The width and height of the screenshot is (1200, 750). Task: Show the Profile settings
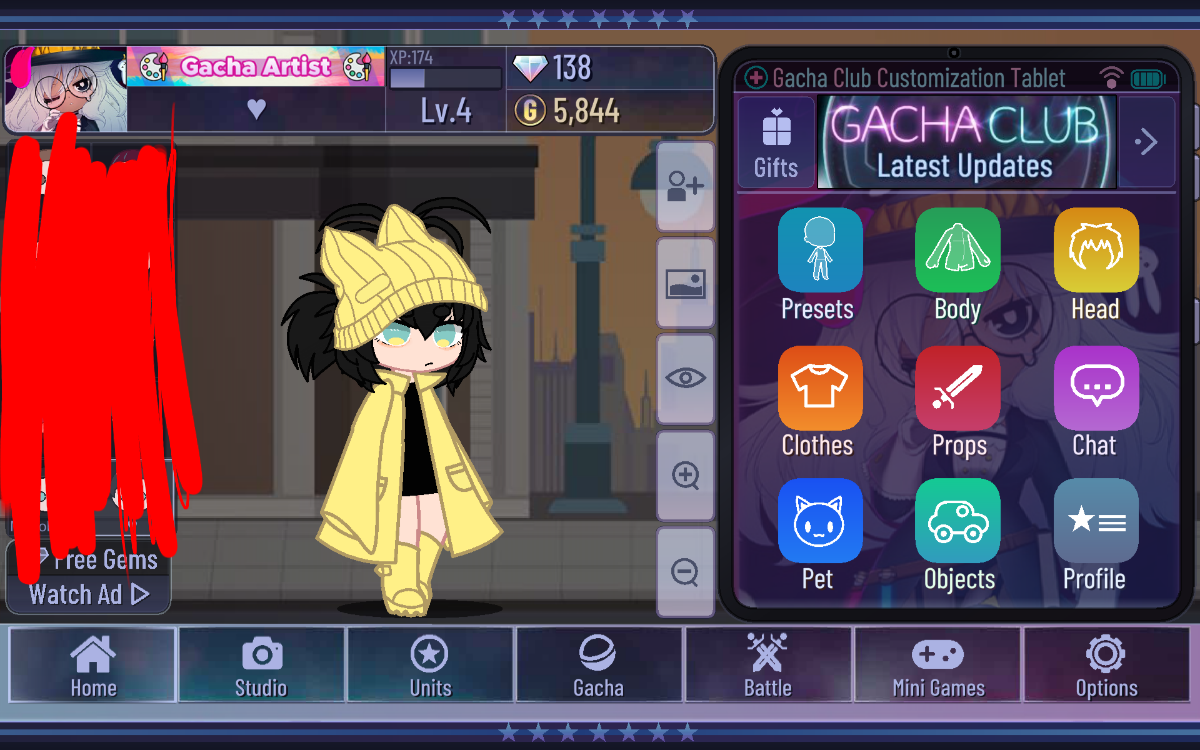(1095, 521)
